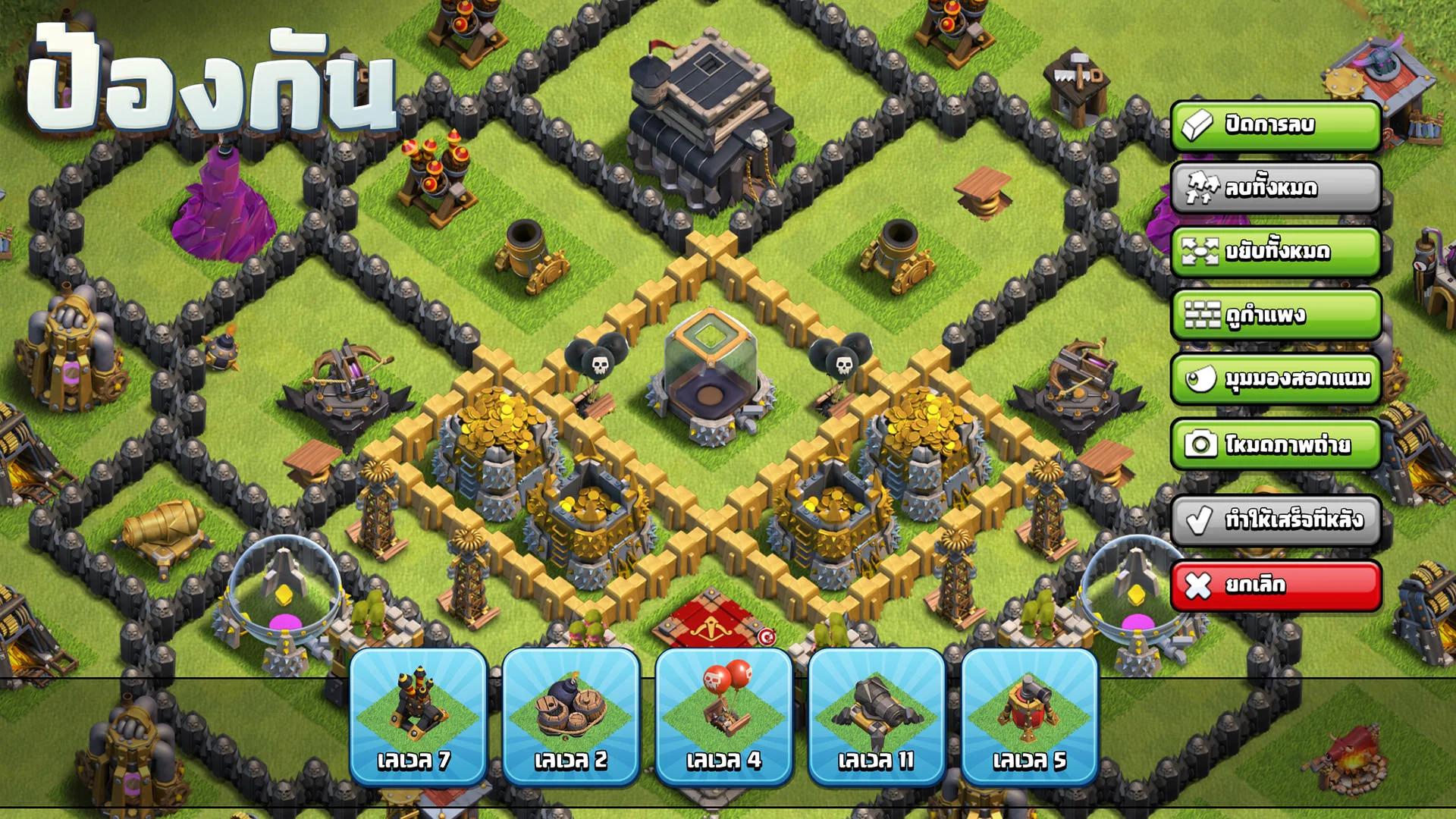Select the ลบทั้งหมด remove all option

1282,189
